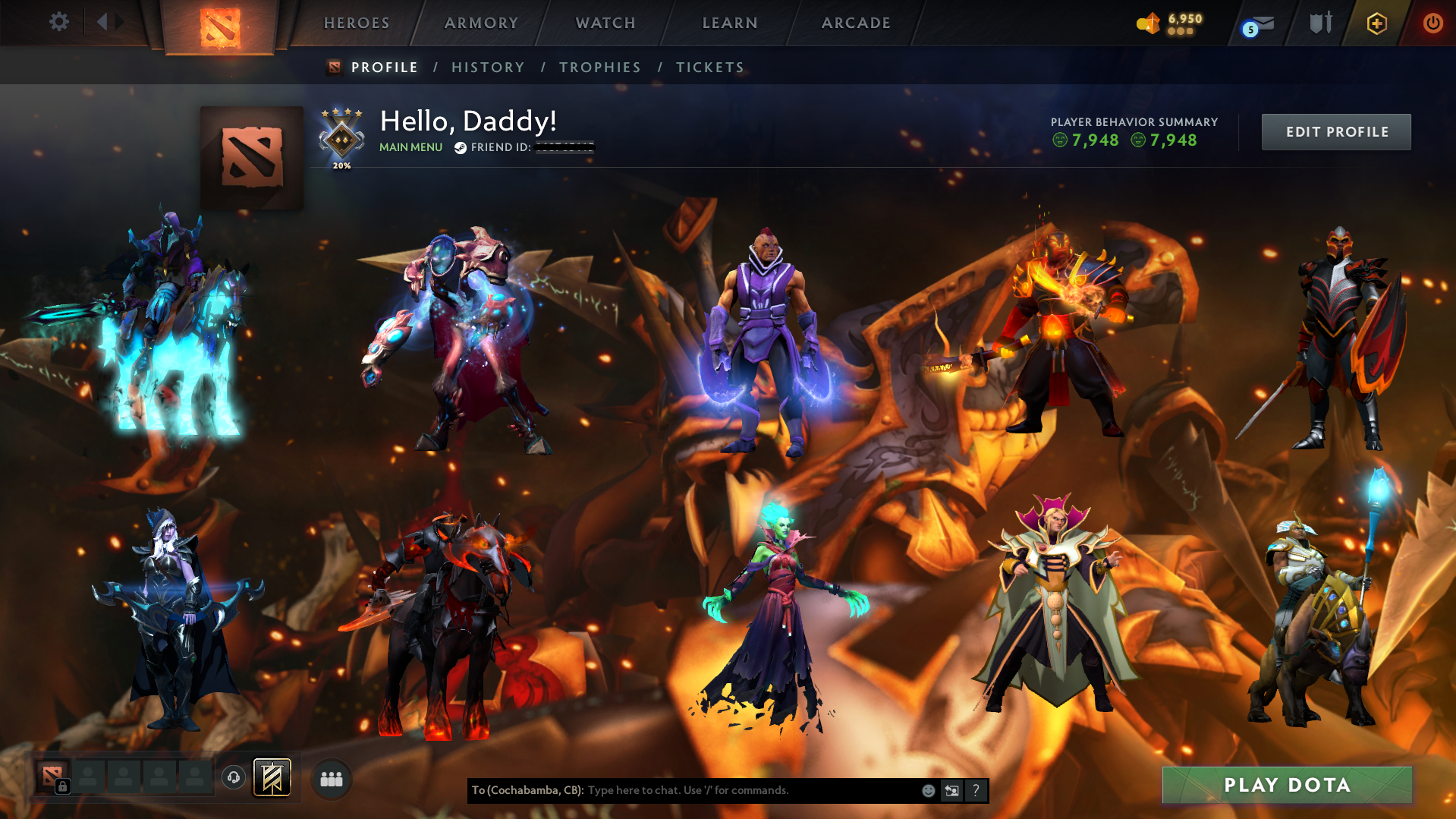Click the chat help question mark icon

click(976, 790)
